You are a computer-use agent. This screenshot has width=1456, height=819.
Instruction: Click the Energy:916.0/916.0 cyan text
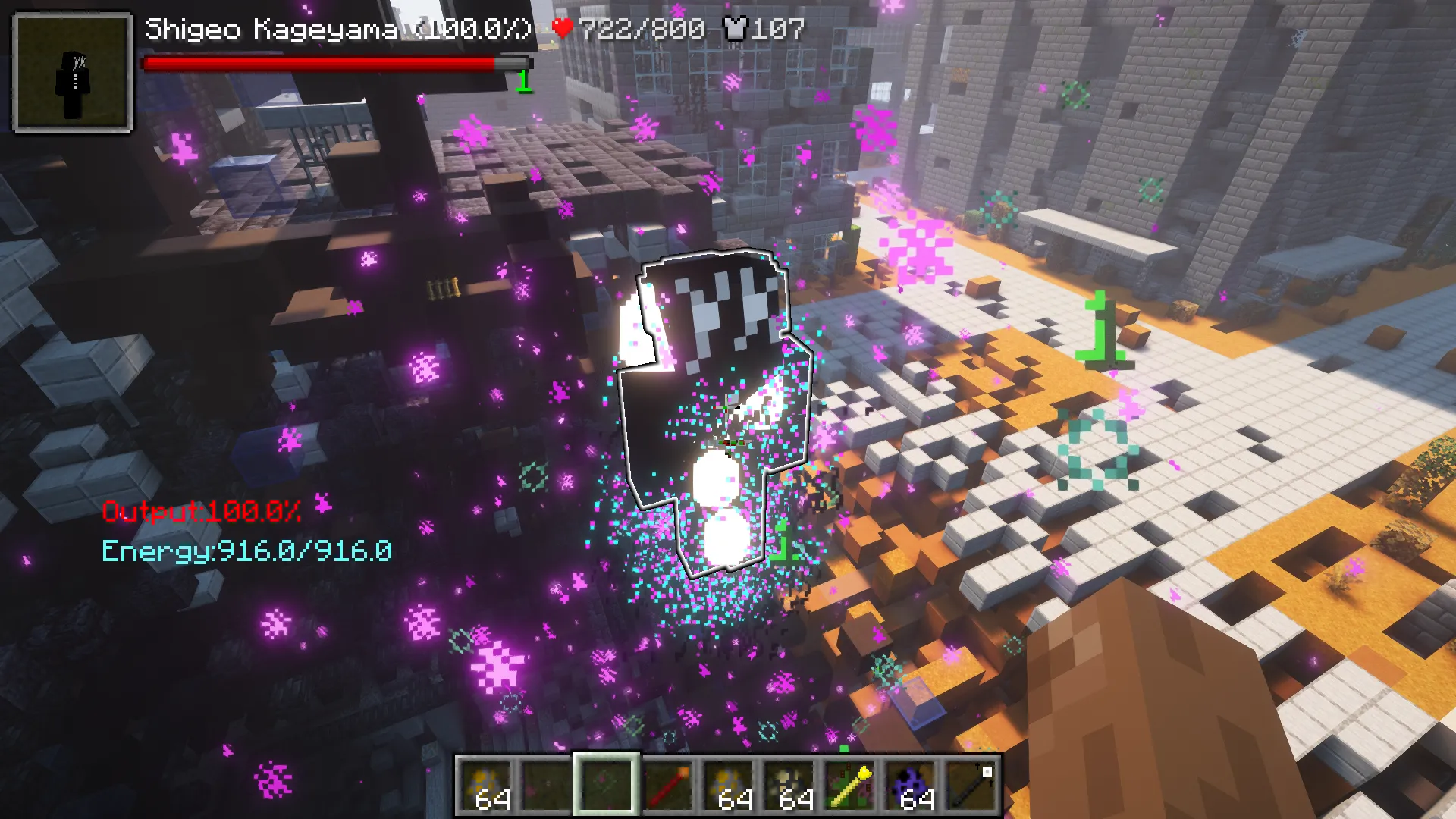pyautogui.click(x=246, y=551)
